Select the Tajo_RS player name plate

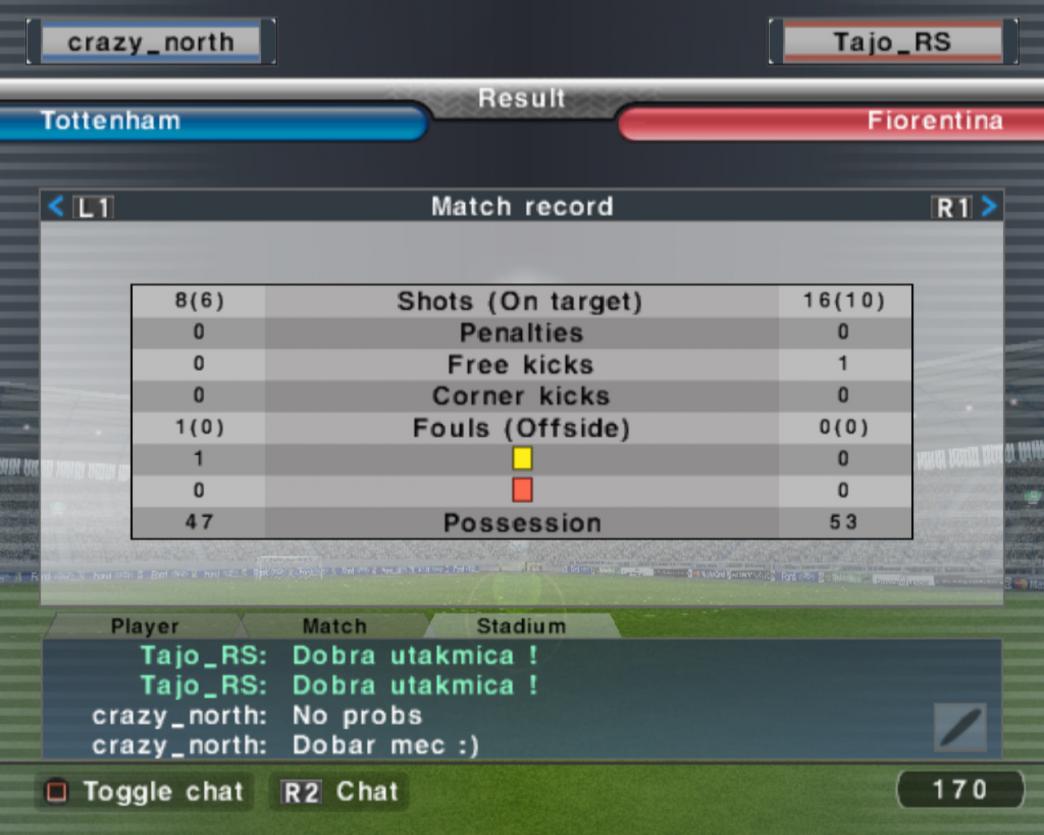coord(892,42)
